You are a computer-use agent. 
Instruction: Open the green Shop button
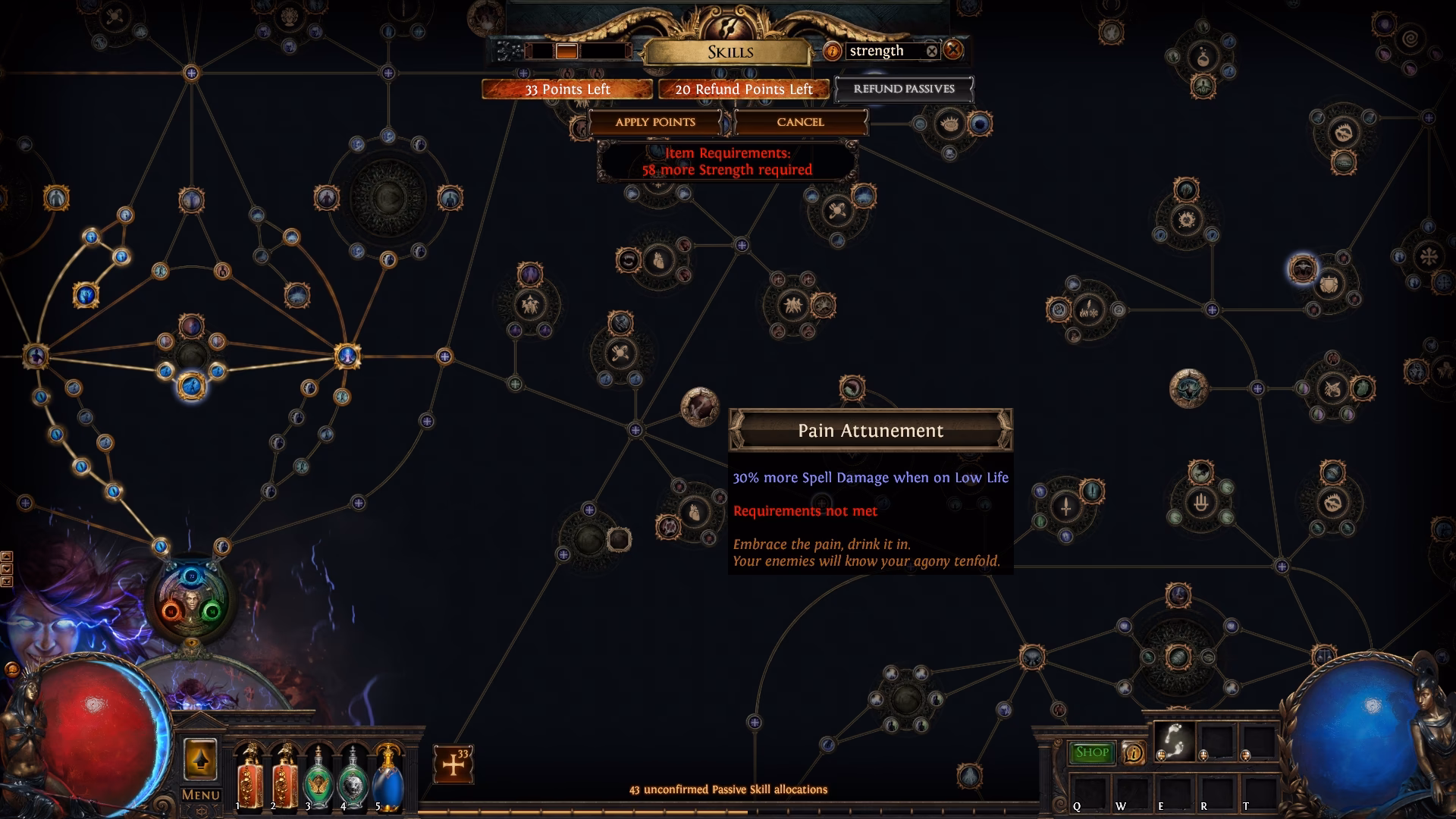coord(1091,752)
